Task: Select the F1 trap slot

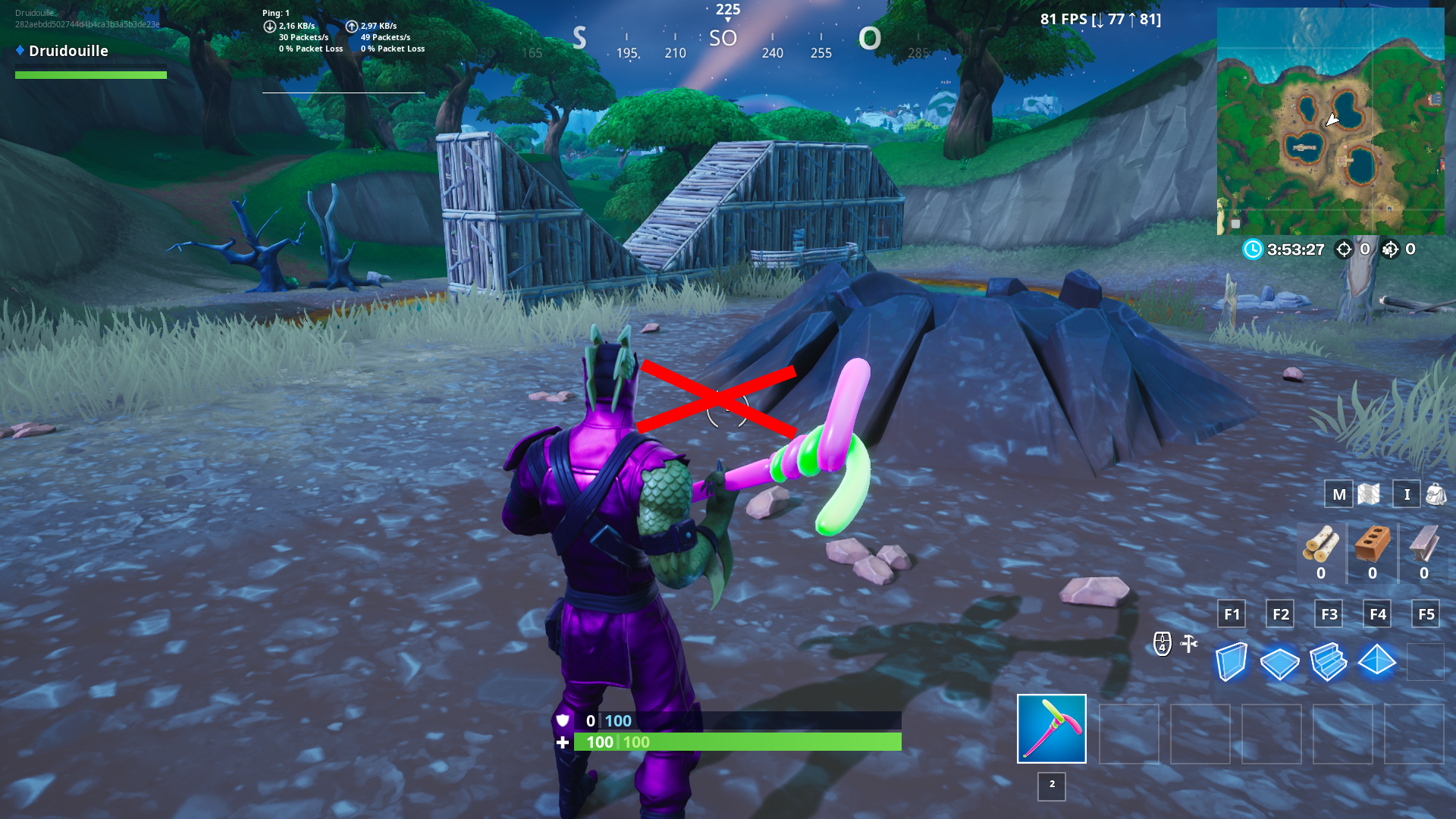Action: (x=1232, y=614)
